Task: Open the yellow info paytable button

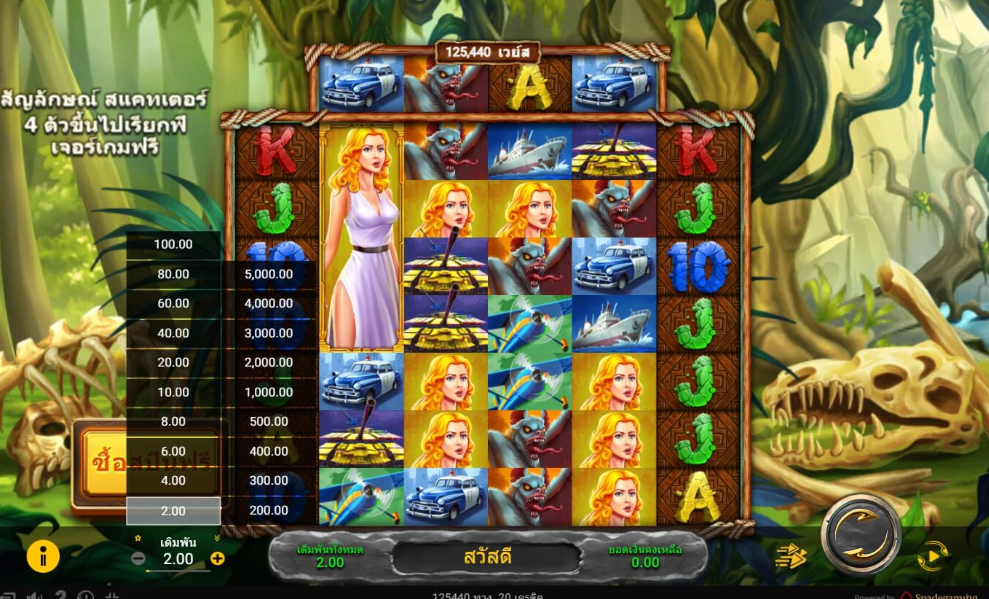Action: 43,556
